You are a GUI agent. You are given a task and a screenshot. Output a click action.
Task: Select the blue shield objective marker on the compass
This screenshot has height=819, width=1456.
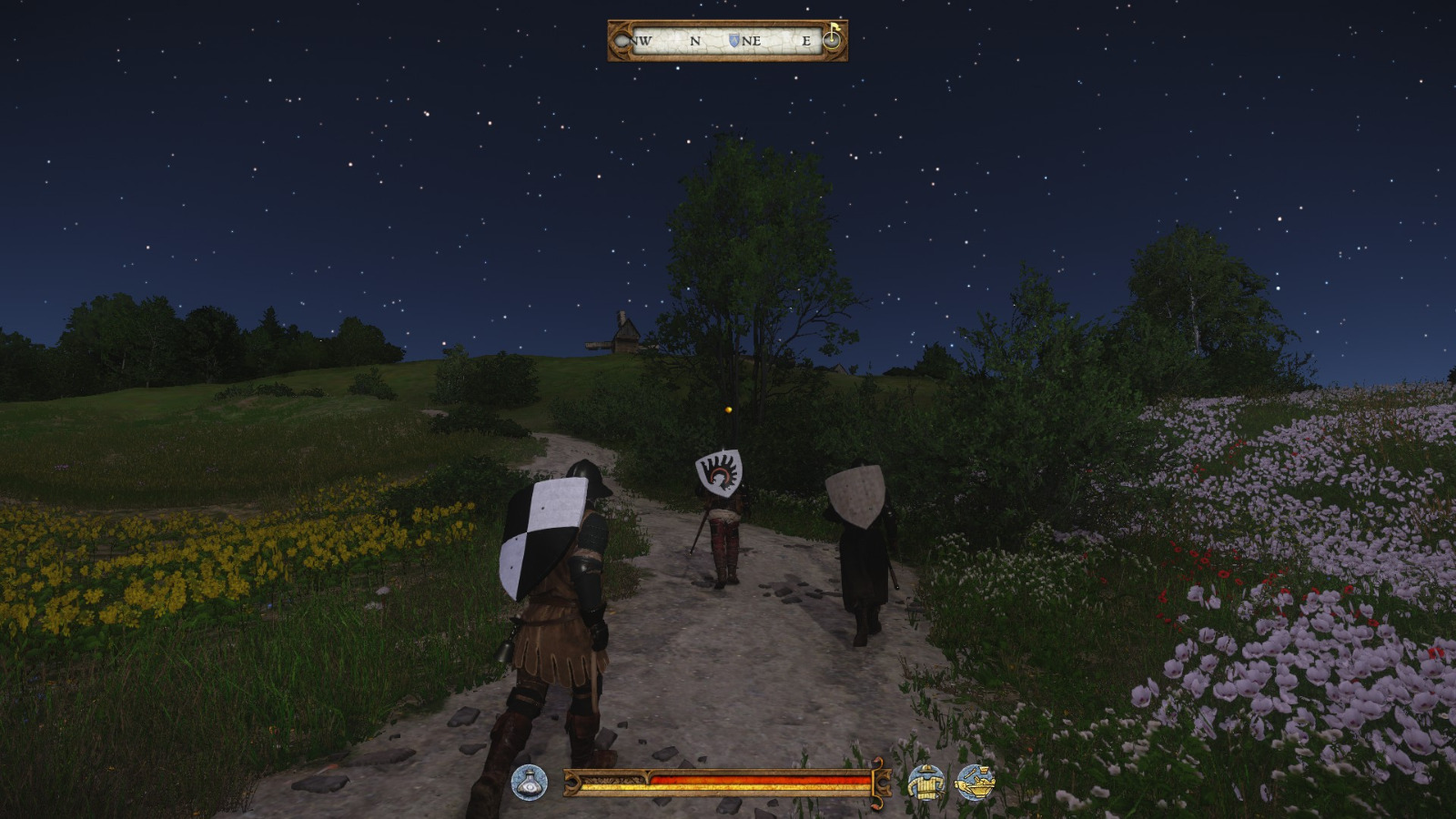733,39
